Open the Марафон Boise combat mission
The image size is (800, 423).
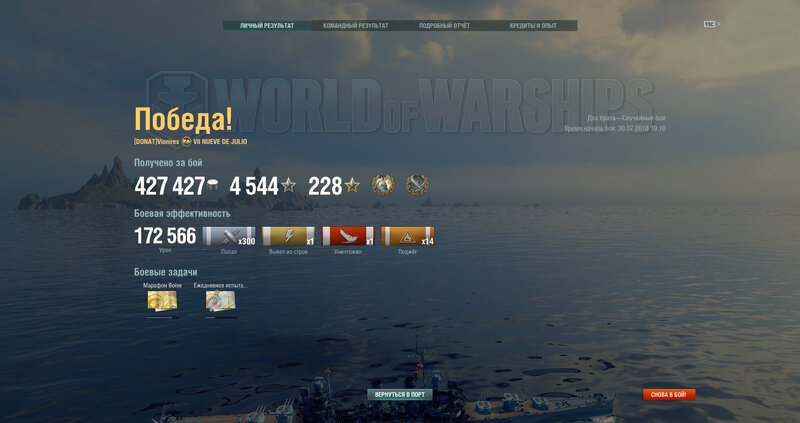click(161, 302)
